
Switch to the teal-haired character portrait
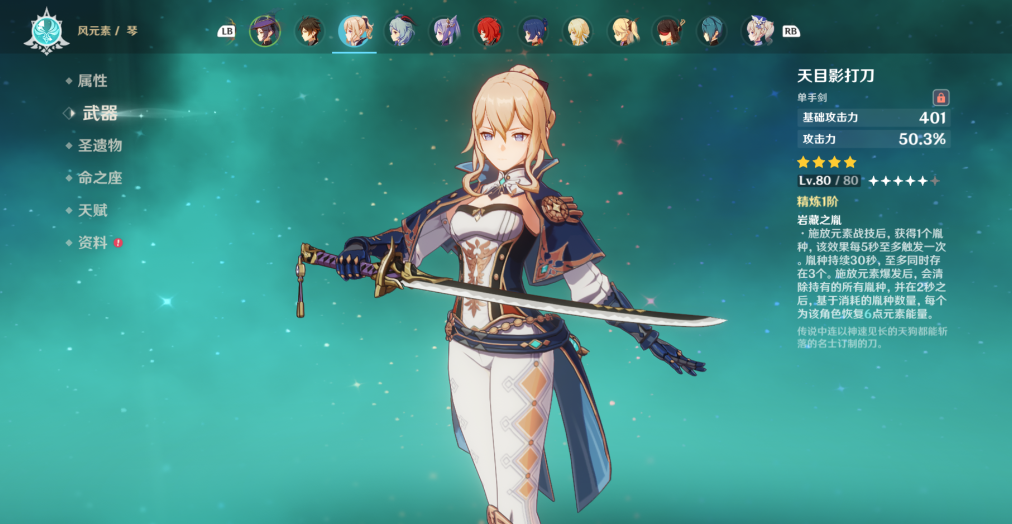(x=712, y=31)
